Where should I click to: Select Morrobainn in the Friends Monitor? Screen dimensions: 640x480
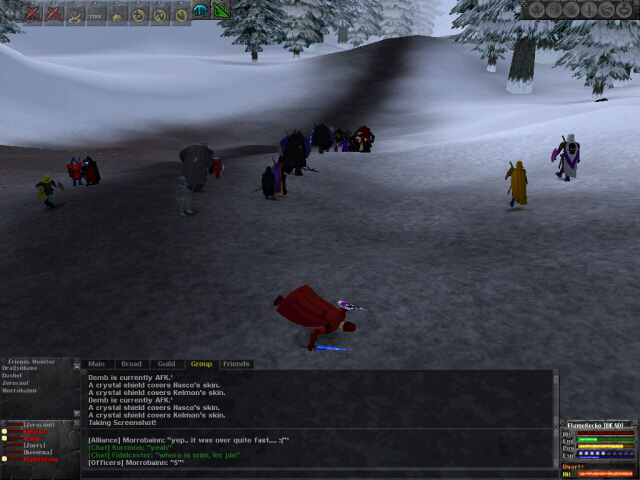(20, 391)
